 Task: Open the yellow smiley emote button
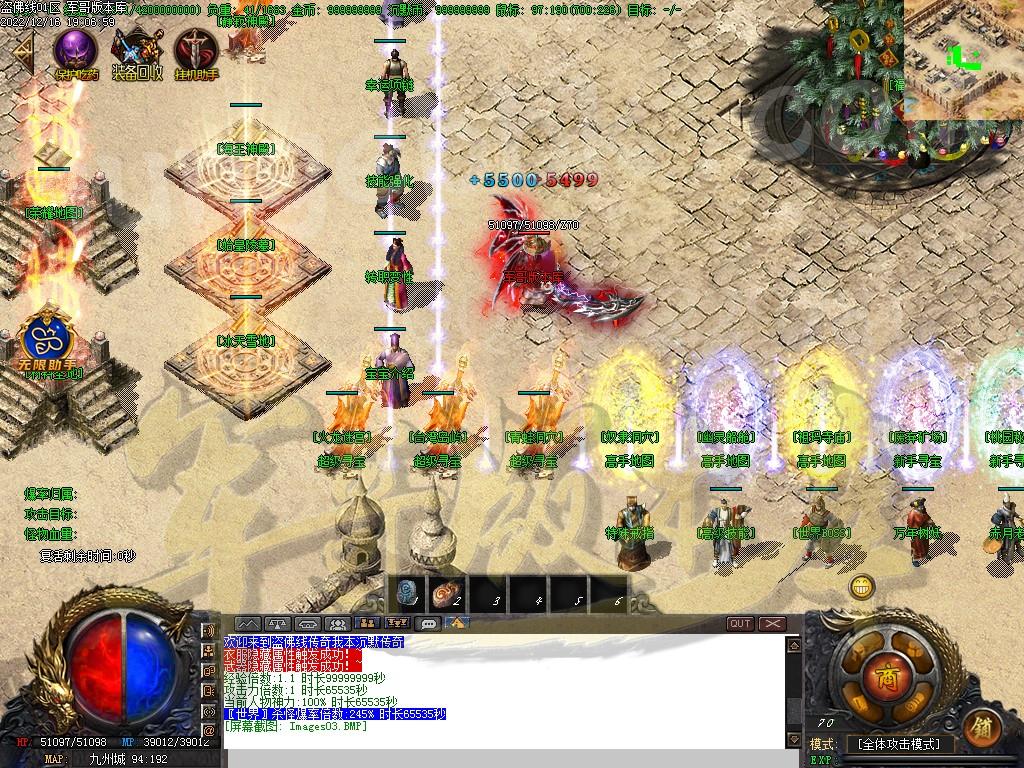point(862,587)
